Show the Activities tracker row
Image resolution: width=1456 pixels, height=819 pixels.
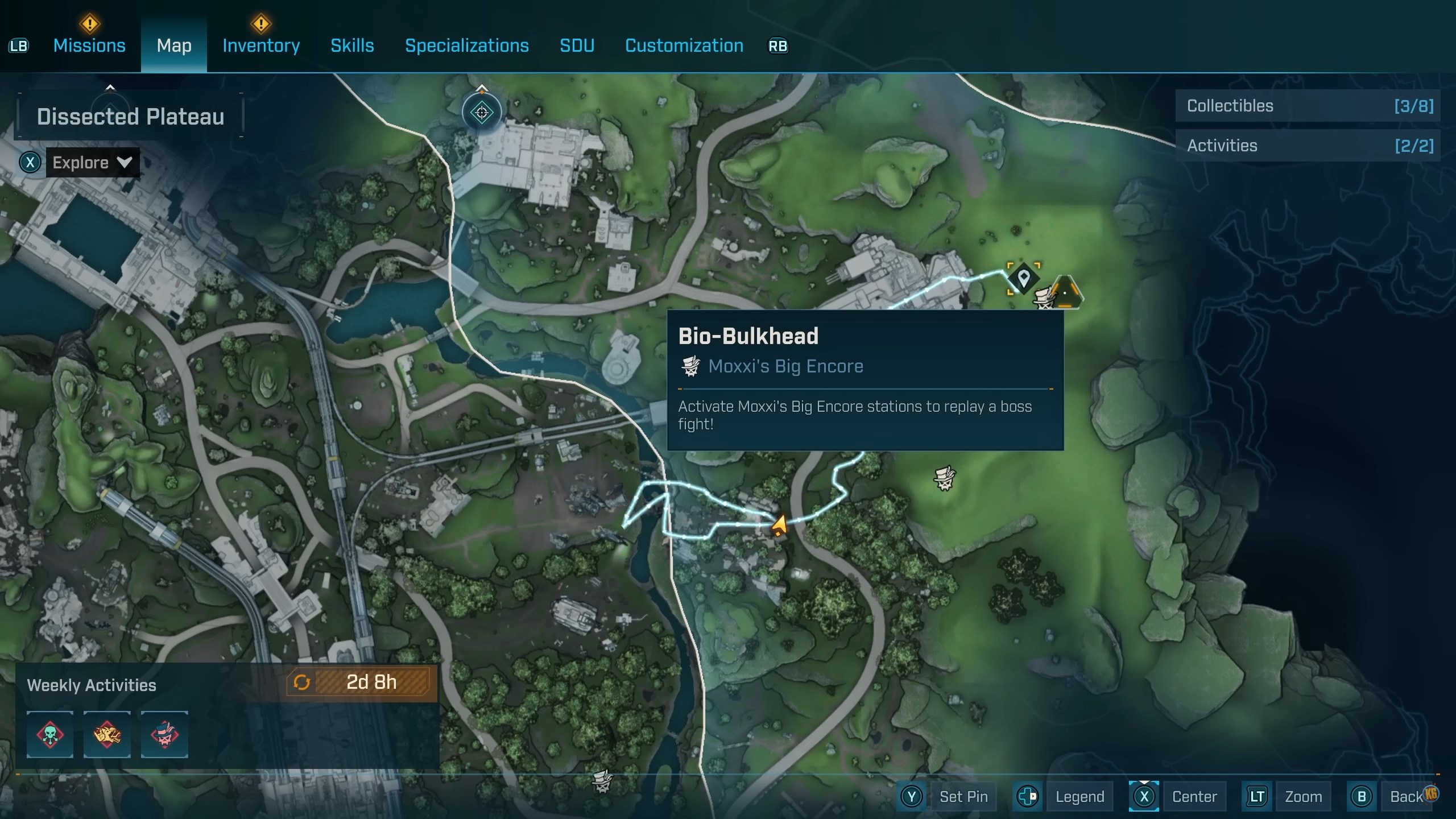click(x=1308, y=146)
